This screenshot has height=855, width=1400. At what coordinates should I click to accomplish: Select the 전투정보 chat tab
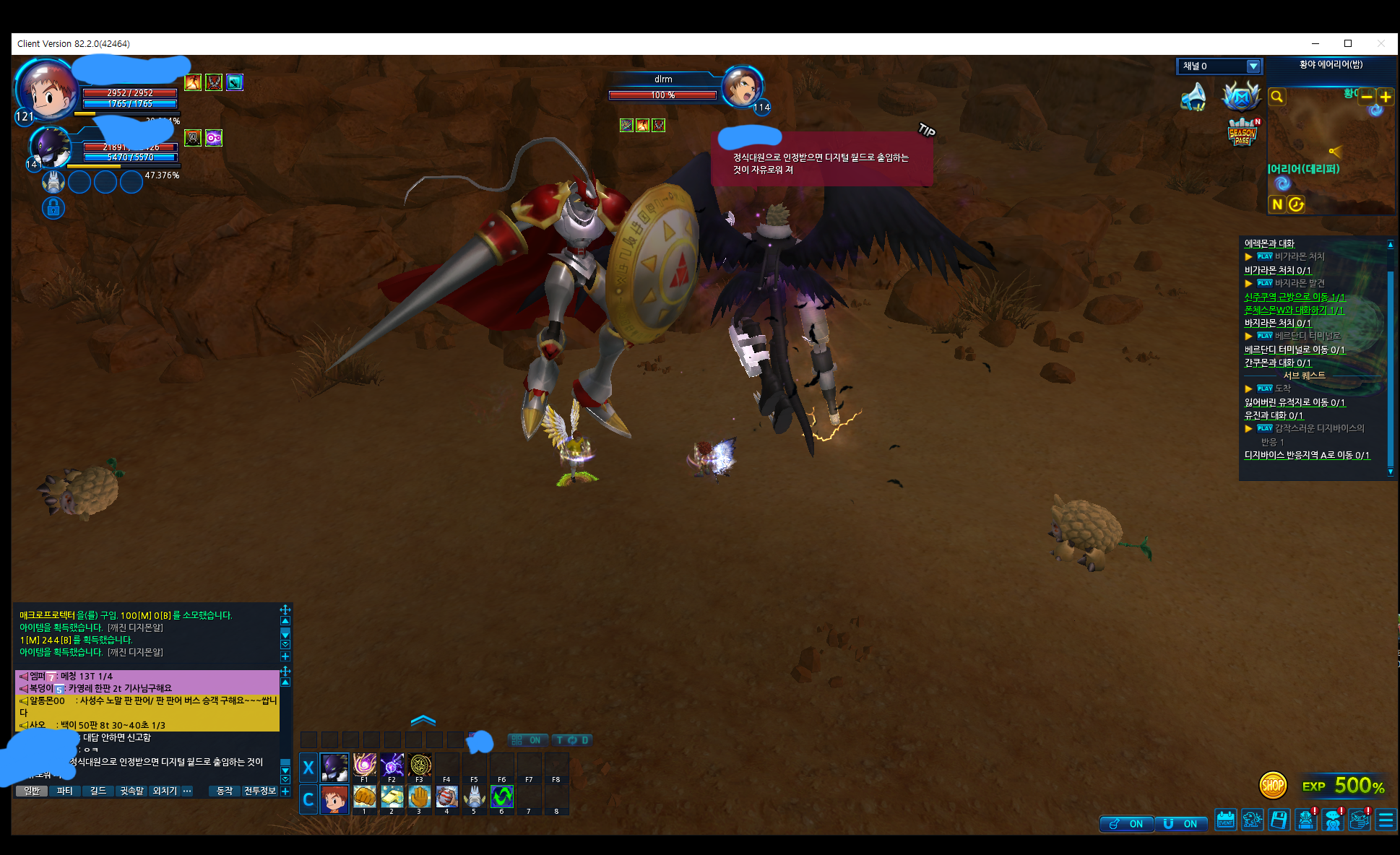click(260, 791)
